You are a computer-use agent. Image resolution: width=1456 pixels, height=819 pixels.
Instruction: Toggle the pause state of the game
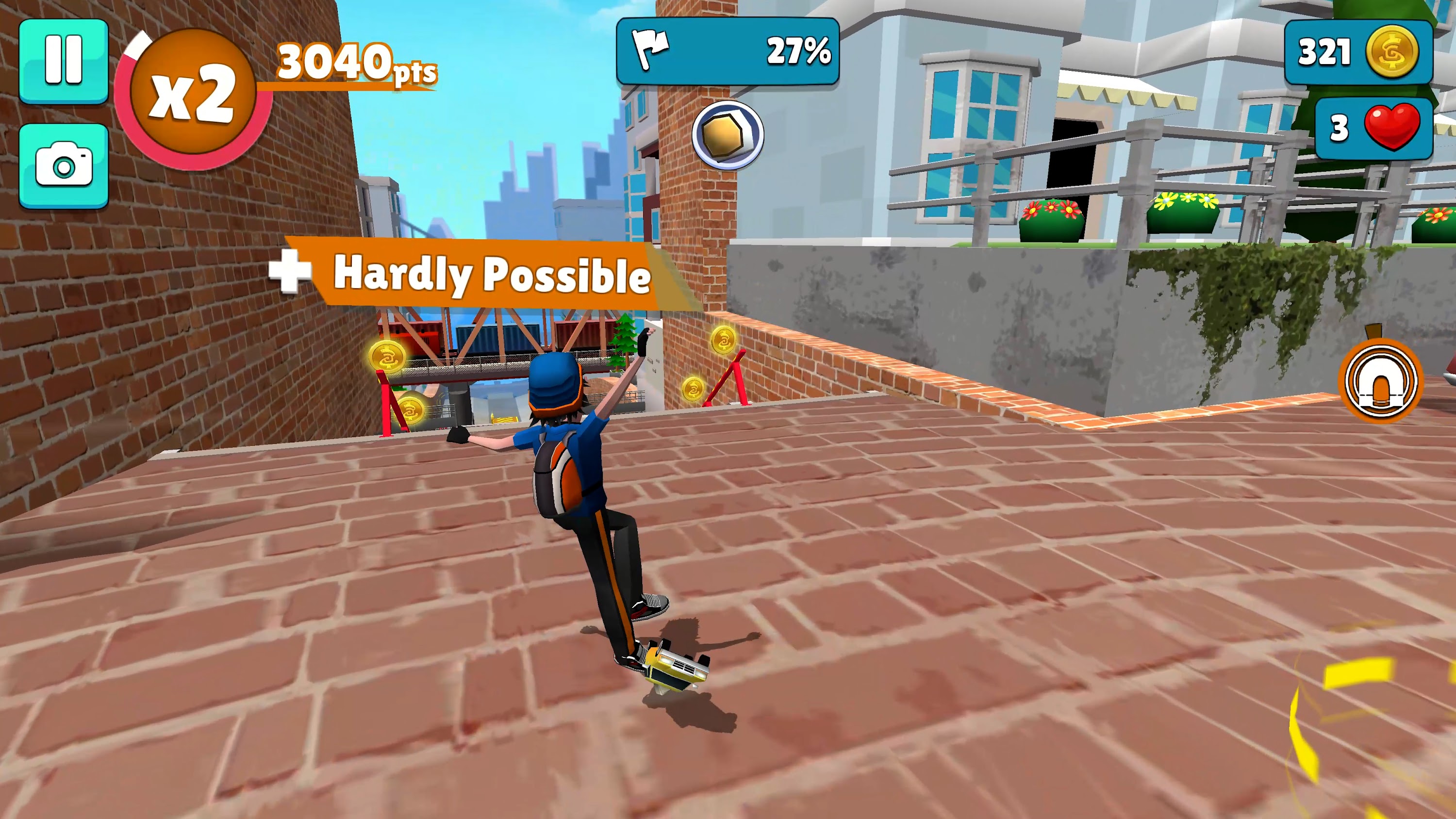click(64, 61)
